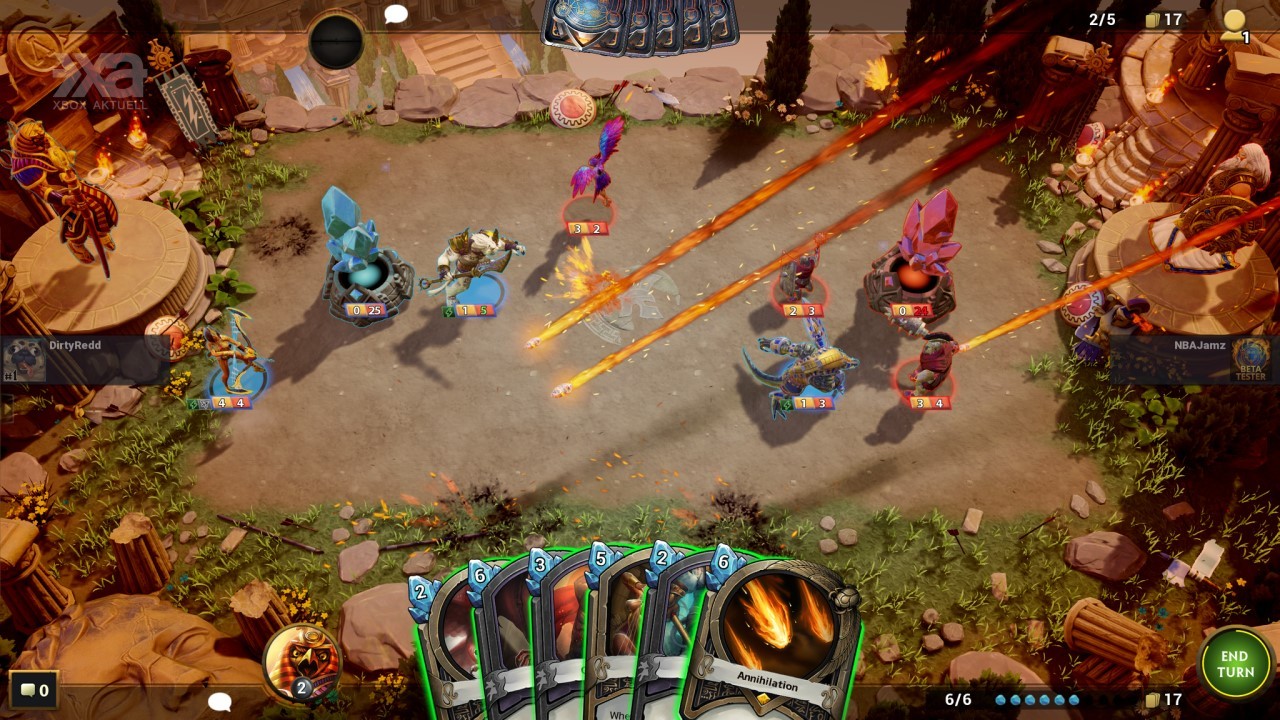This screenshot has height=720, width=1280.
Task: Choose the 5-cost card in hand
Action: coord(608,630)
